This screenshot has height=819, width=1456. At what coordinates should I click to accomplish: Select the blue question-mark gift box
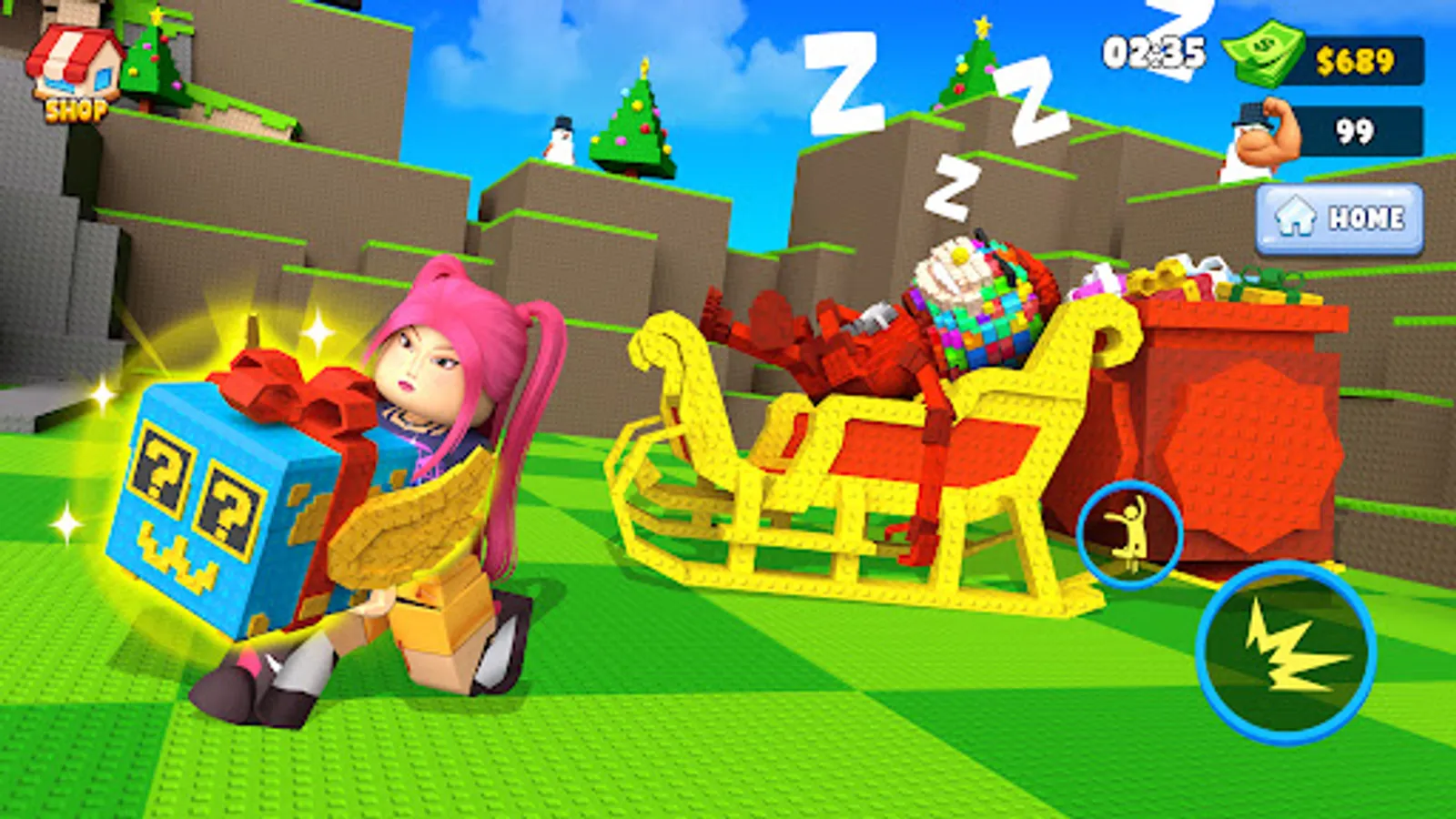209,496
